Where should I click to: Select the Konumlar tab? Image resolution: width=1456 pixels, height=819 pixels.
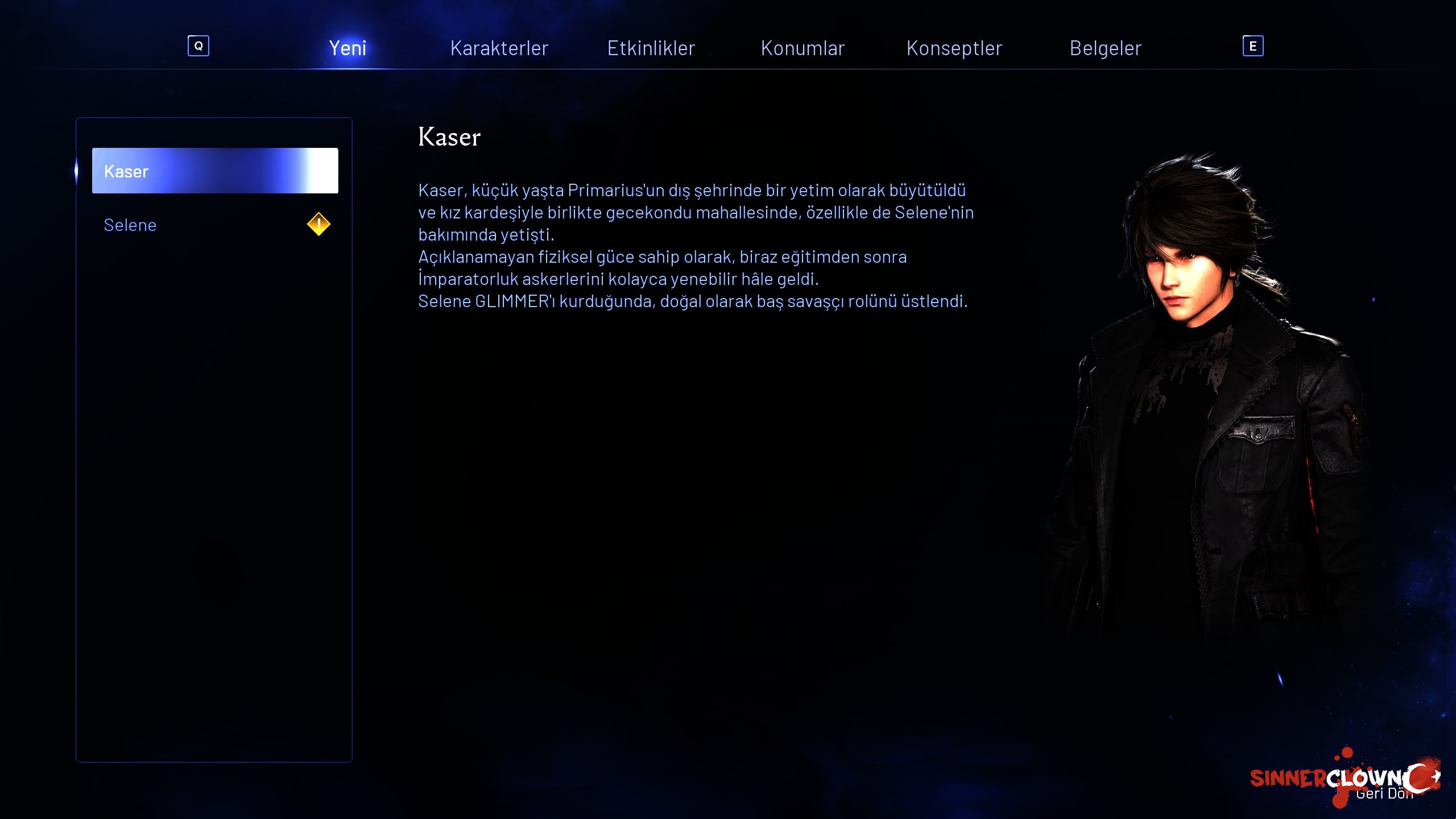pyautogui.click(x=803, y=48)
